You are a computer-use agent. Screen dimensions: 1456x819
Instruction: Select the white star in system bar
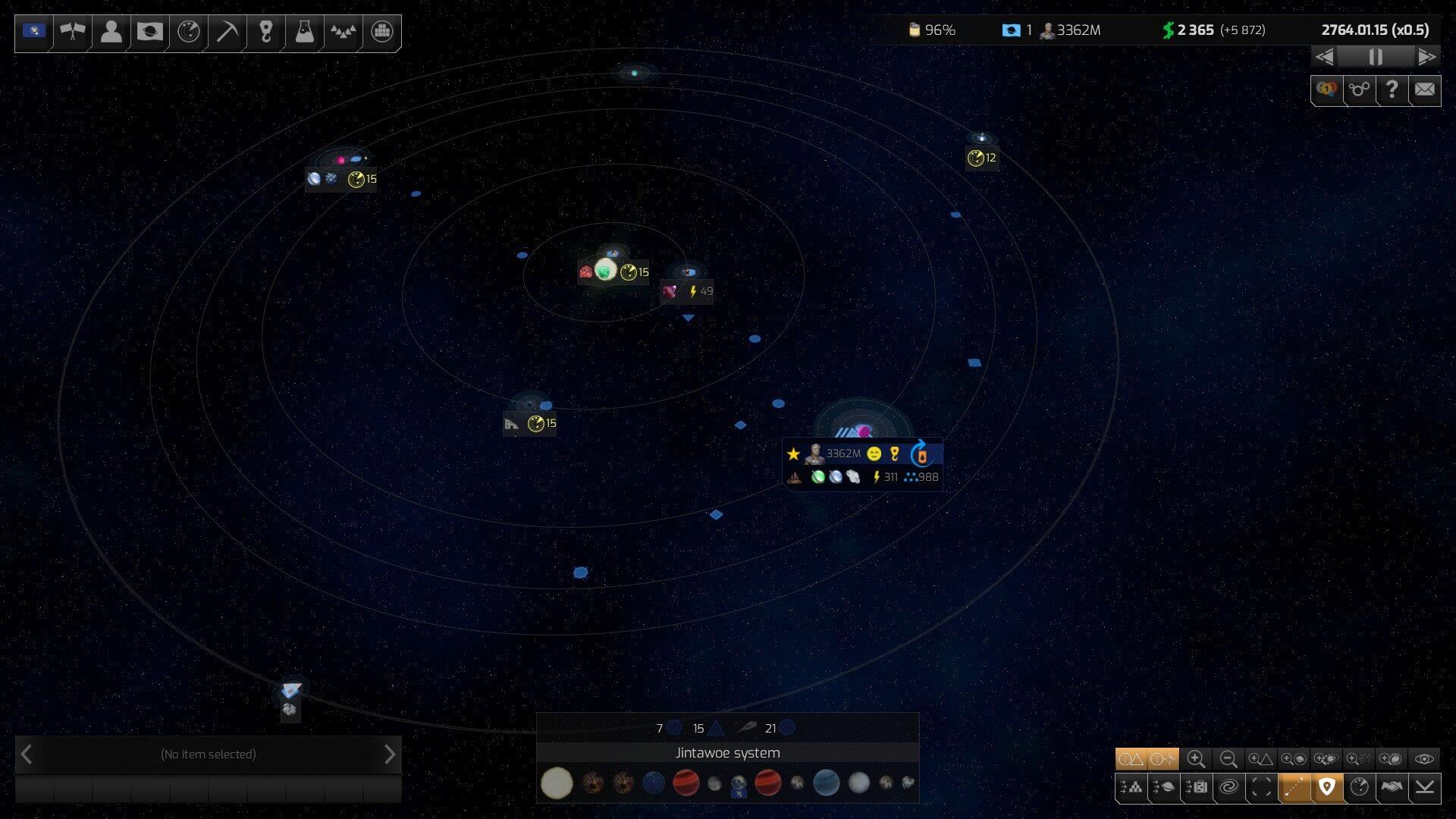point(557,783)
